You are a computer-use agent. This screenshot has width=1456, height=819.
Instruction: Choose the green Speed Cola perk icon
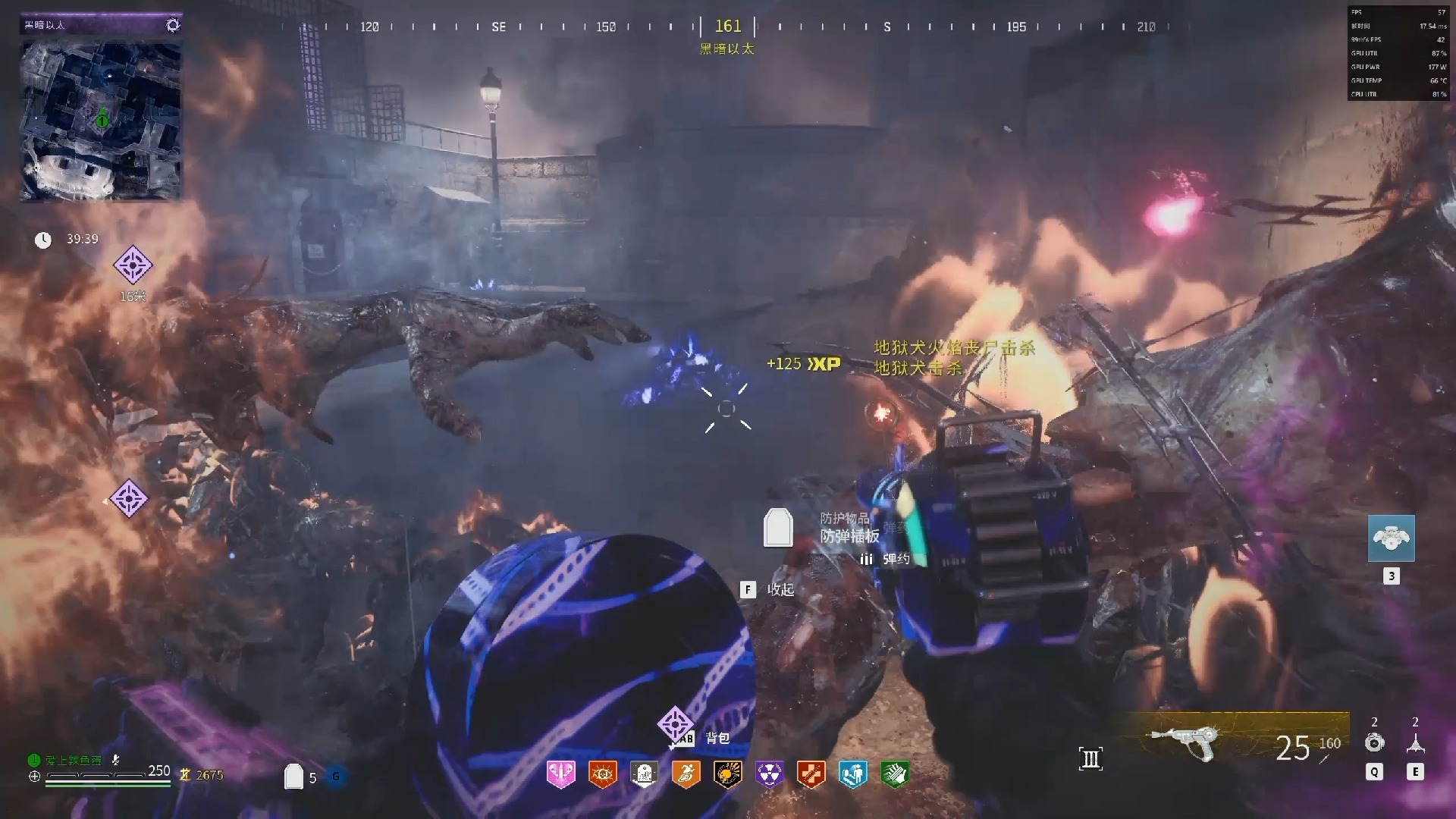tap(895, 774)
